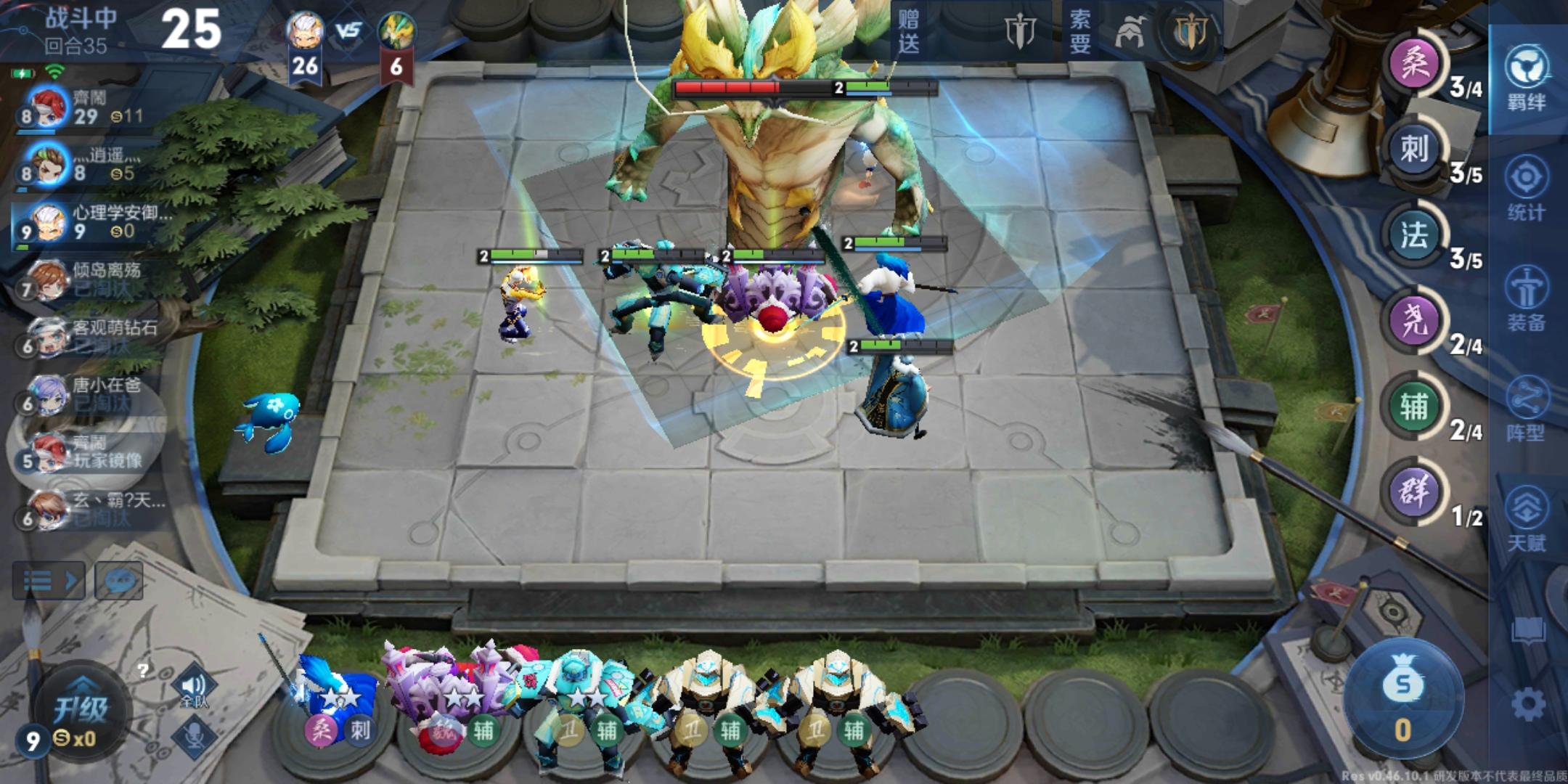Open the 羁绊 synergy panel

click(1528, 80)
